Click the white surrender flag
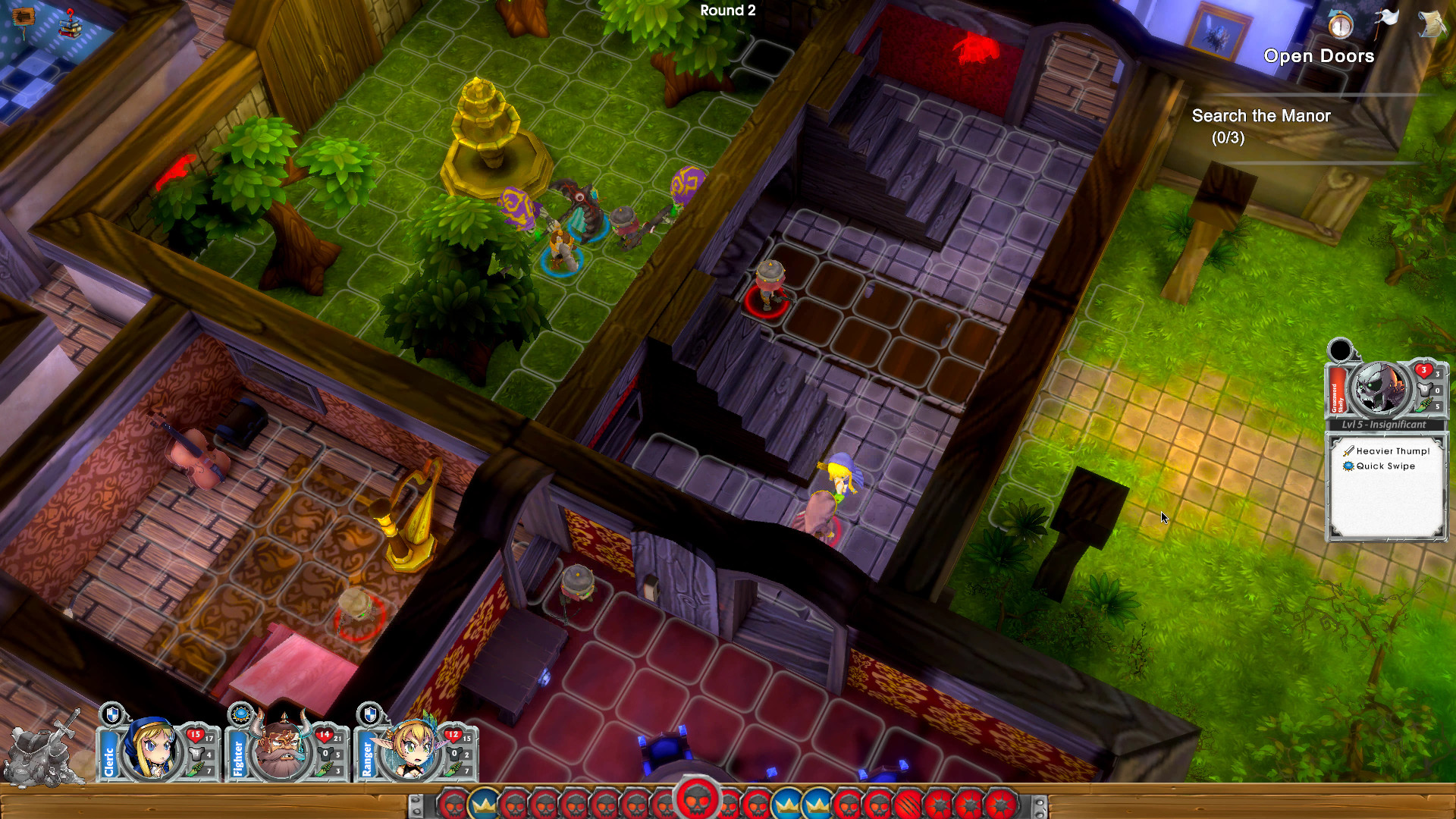This screenshot has height=819, width=1456. point(1388,18)
